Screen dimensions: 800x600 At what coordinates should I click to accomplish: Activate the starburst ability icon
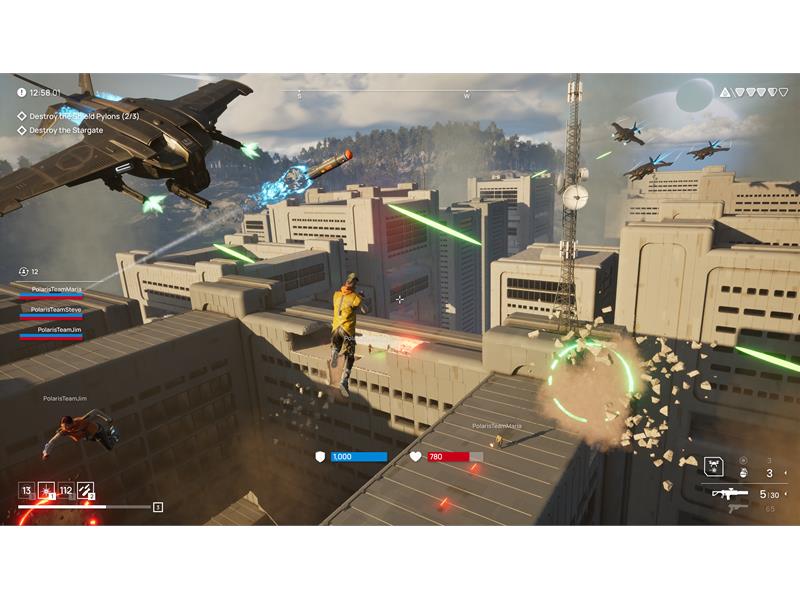pos(46,490)
